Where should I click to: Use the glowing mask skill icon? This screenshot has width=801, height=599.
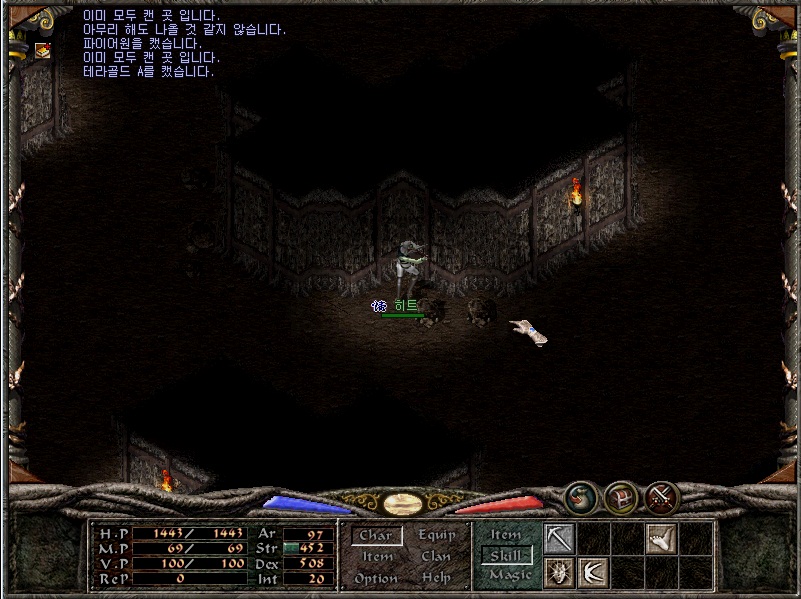click(559, 573)
